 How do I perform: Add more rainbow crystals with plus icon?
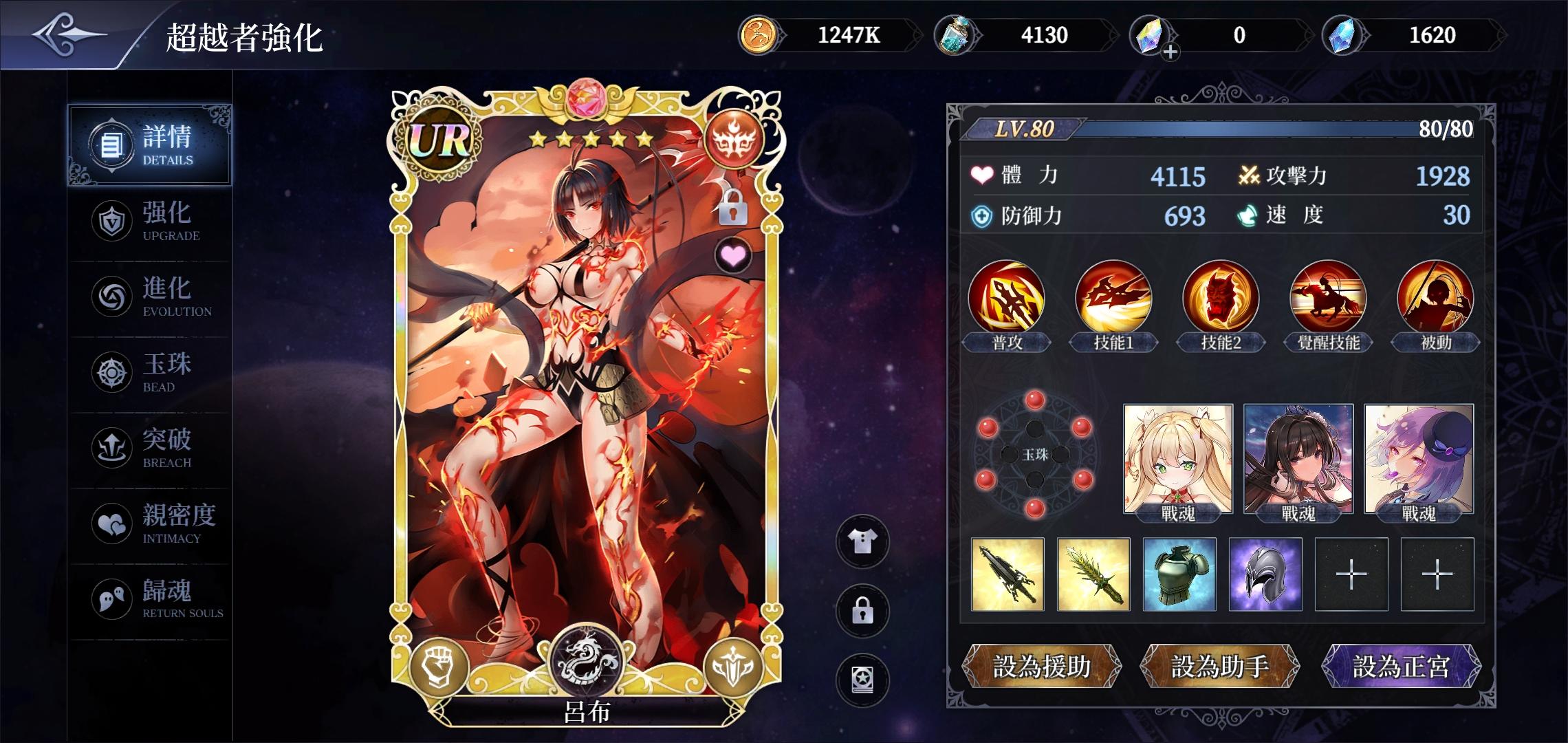pyautogui.click(x=1170, y=52)
